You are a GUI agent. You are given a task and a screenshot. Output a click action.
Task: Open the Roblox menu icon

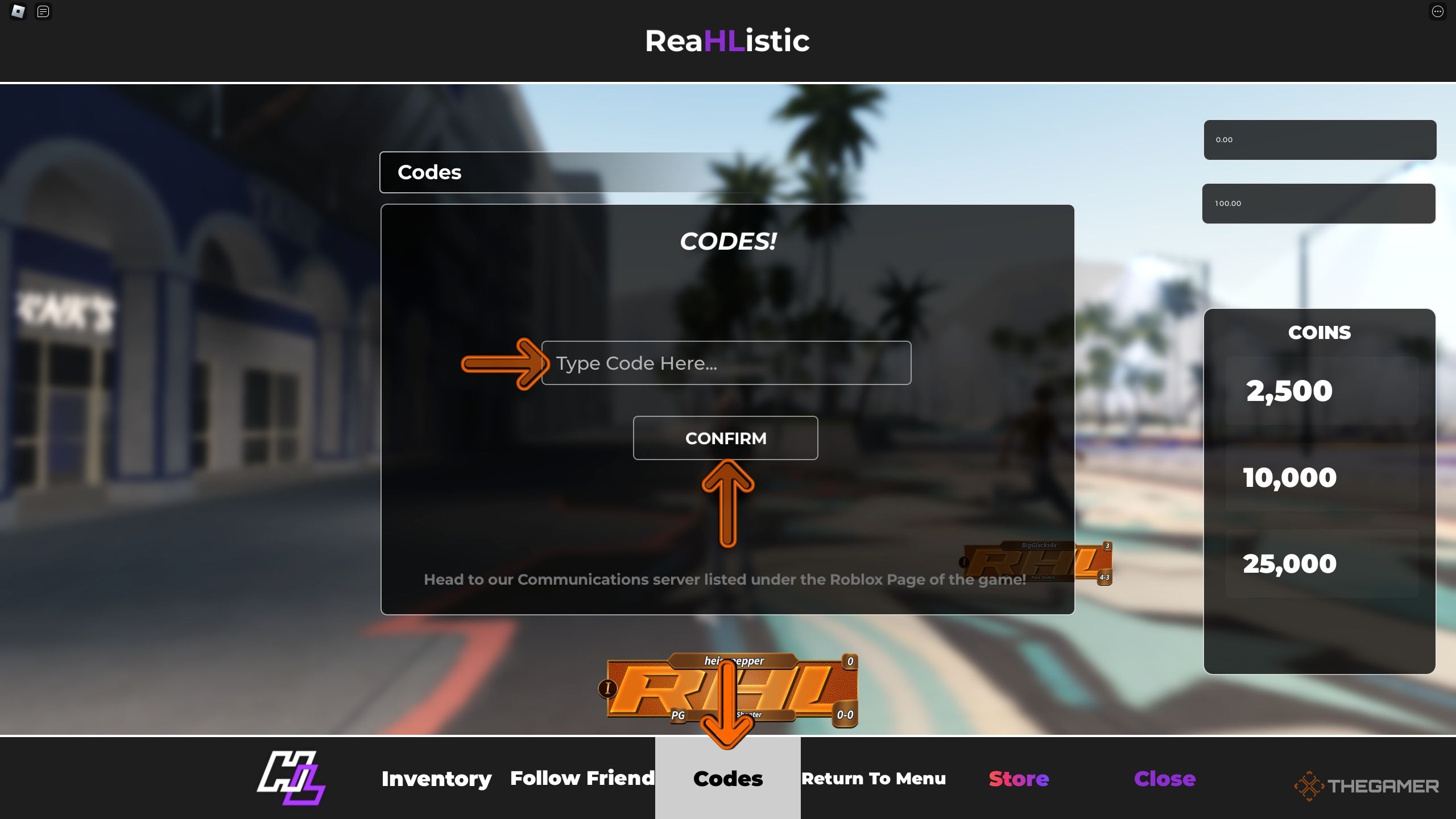click(17, 11)
